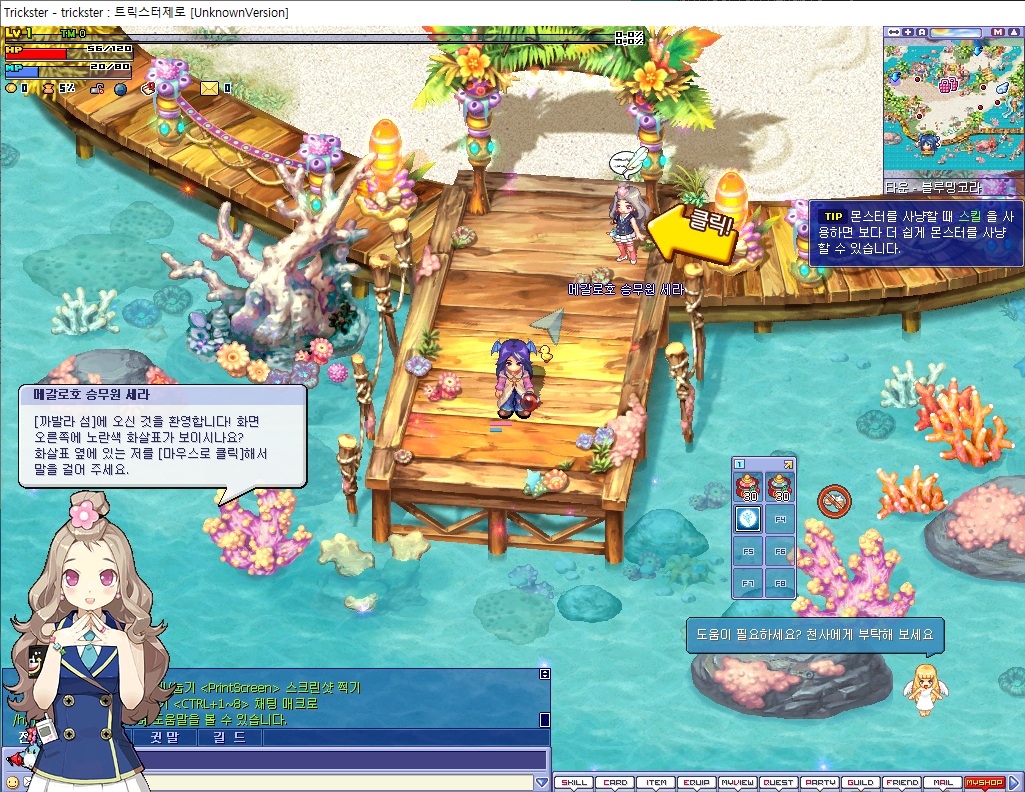Open the MYVIEW panel
Screen dimensions: 1025x792
738,783
